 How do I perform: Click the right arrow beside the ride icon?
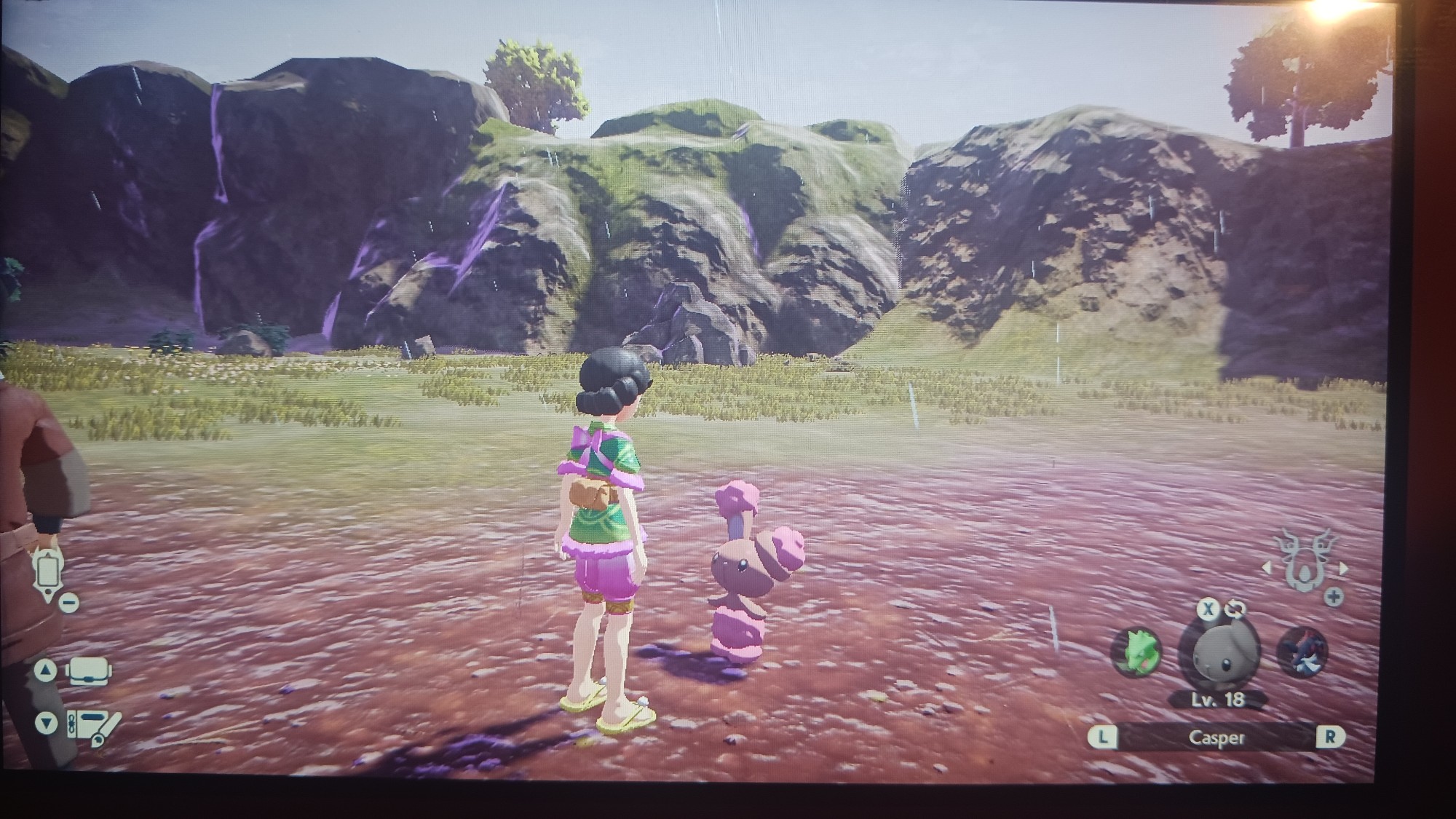click(x=1342, y=569)
